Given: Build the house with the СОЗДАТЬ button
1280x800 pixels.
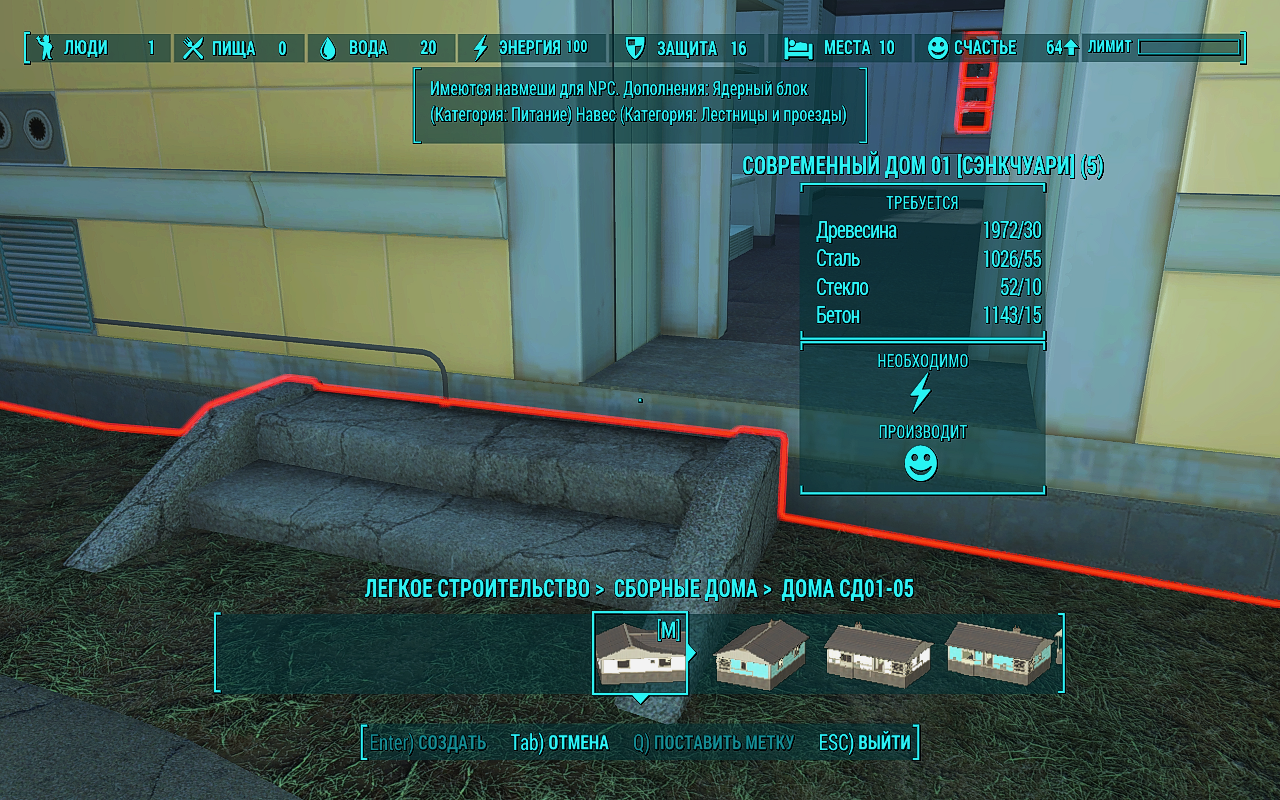Looking at the screenshot, I should 428,743.
